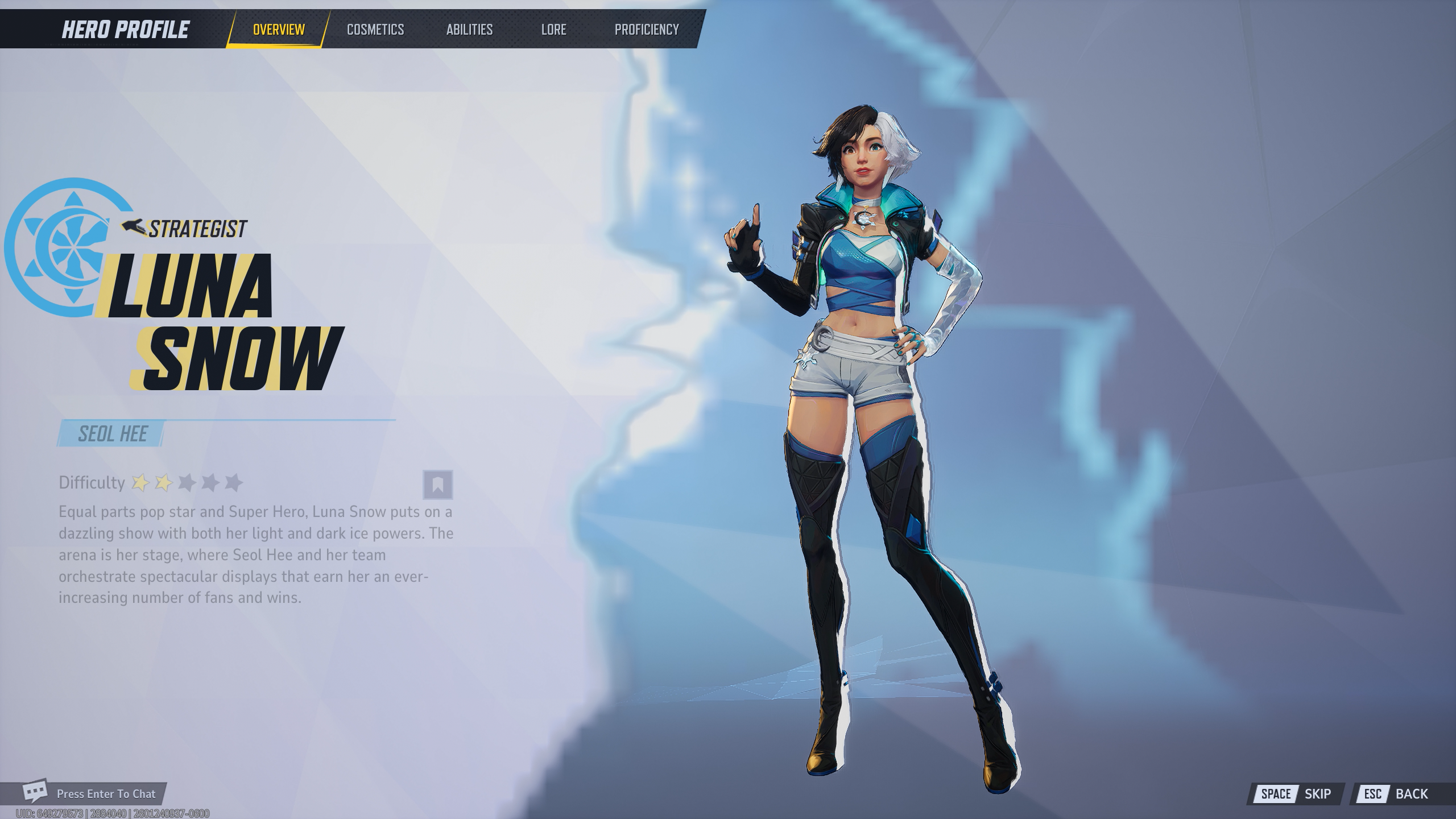Show the Abilities tab
Image resolution: width=1456 pixels, height=819 pixels.
pyautogui.click(x=469, y=30)
